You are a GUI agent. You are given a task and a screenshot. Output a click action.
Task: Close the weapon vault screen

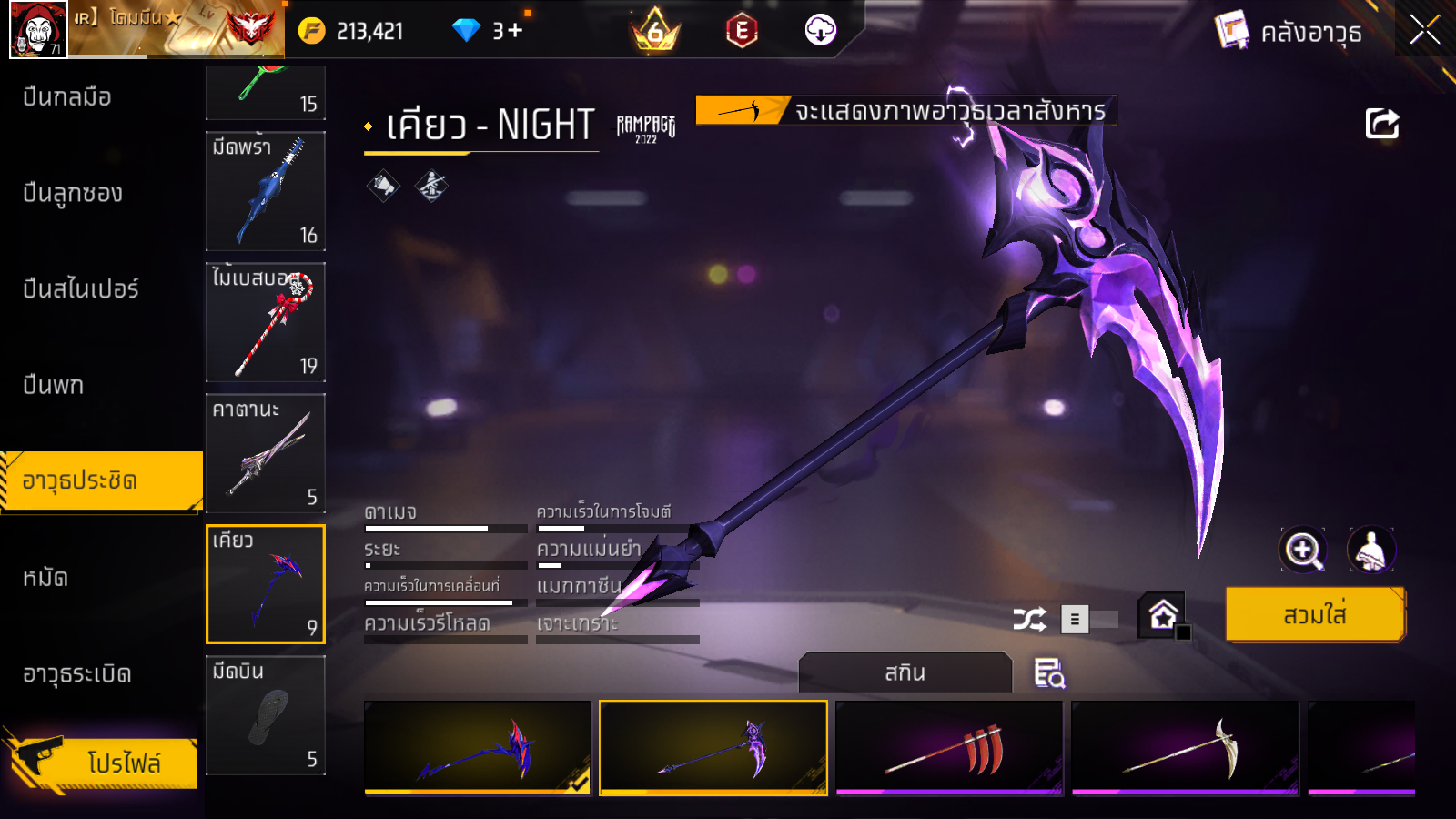coord(1424,31)
